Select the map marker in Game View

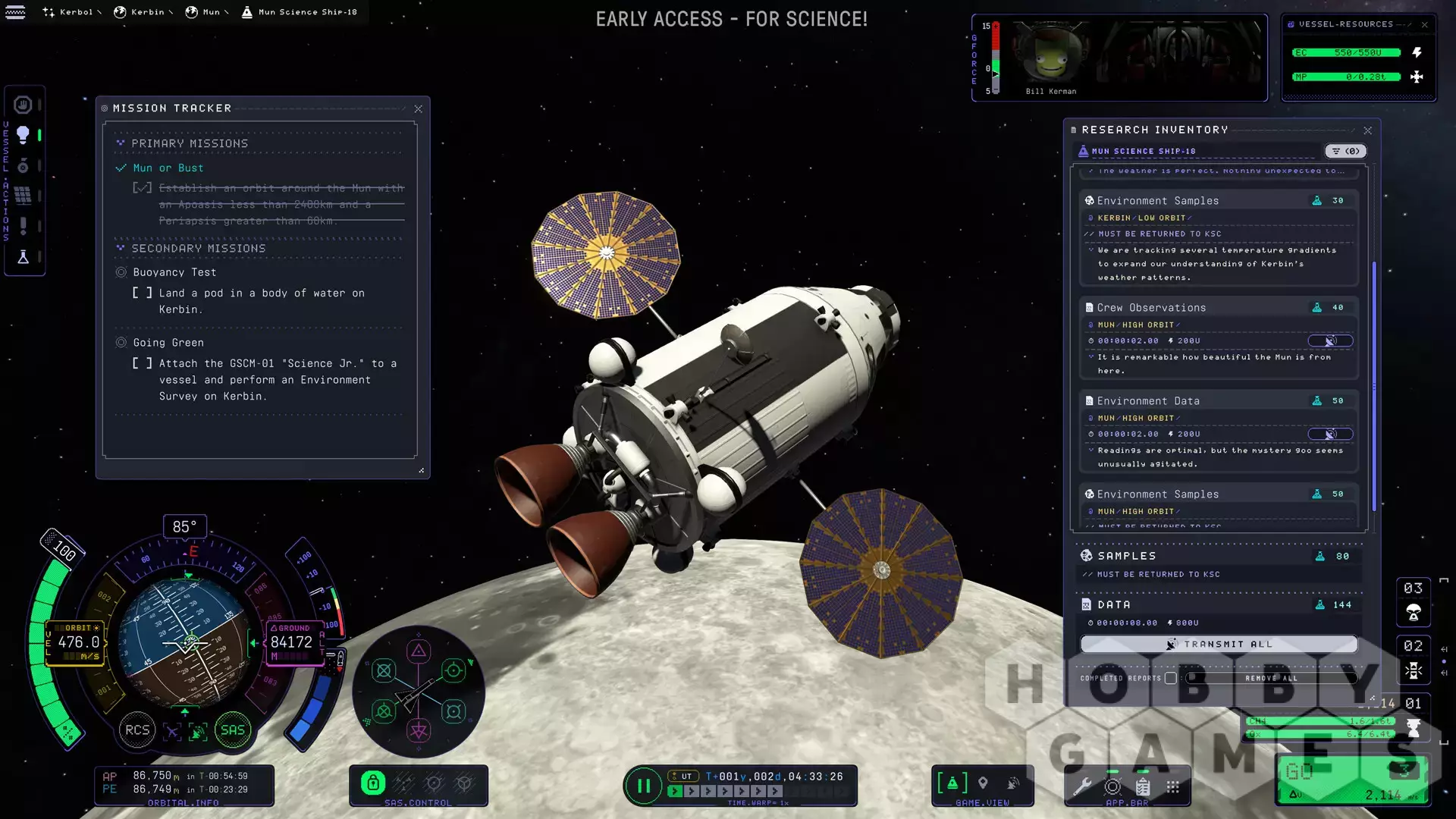click(983, 783)
